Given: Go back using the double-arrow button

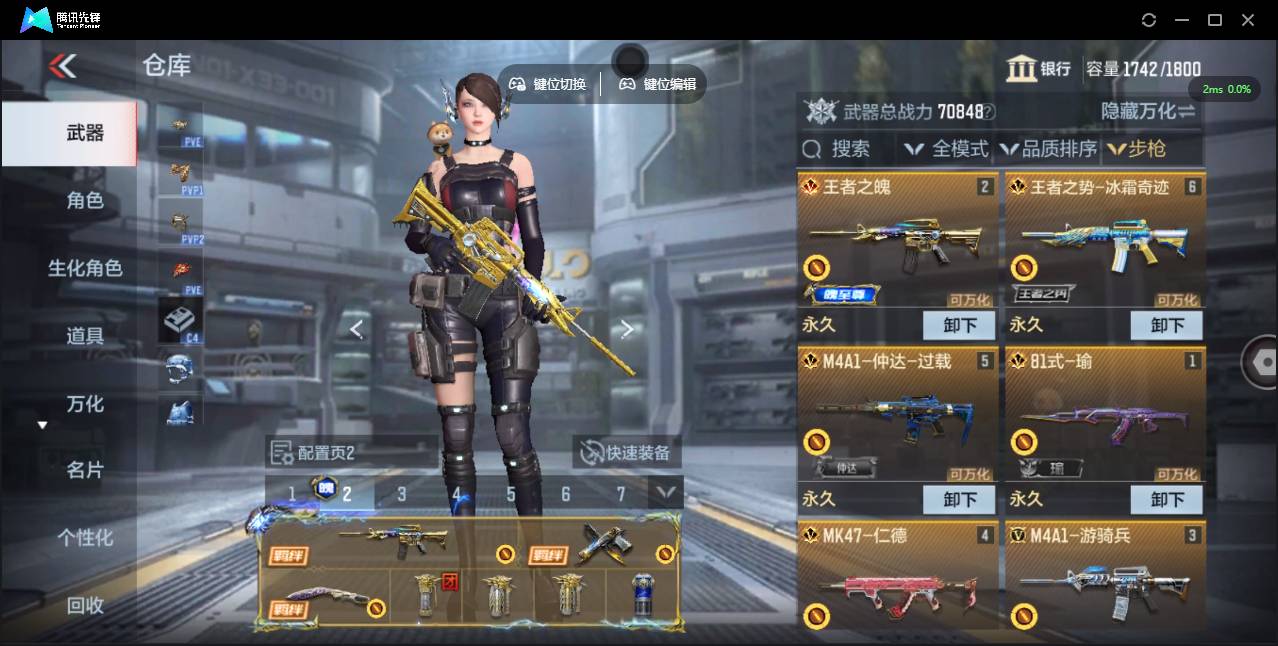Looking at the screenshot, I should click(x=62, y=66).
